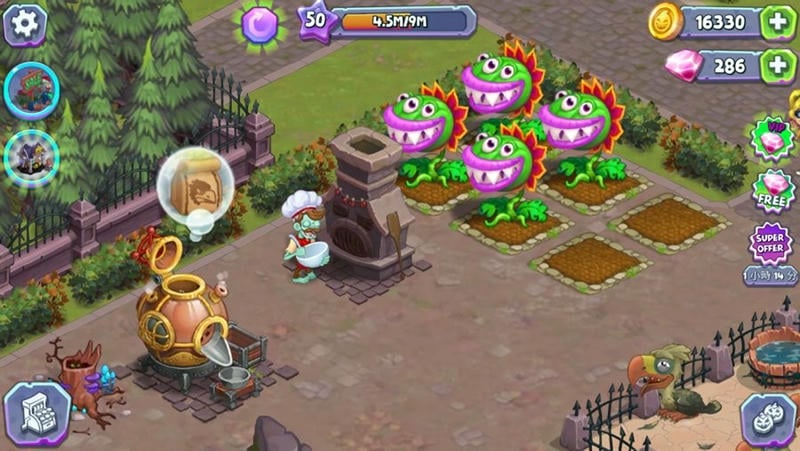Tap the purple moon icon
Screen dimensions: 800x451
point(260,22)
